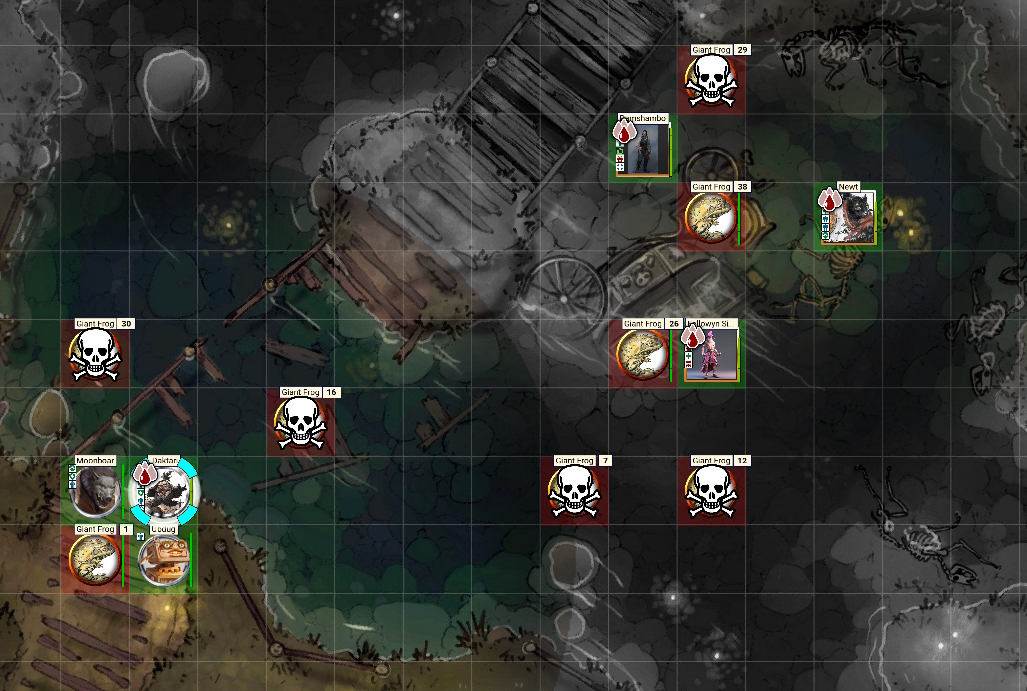Select the Moonboar wolf token
The height and width of the screenshot is (691, 1027).
coord(94,491)
